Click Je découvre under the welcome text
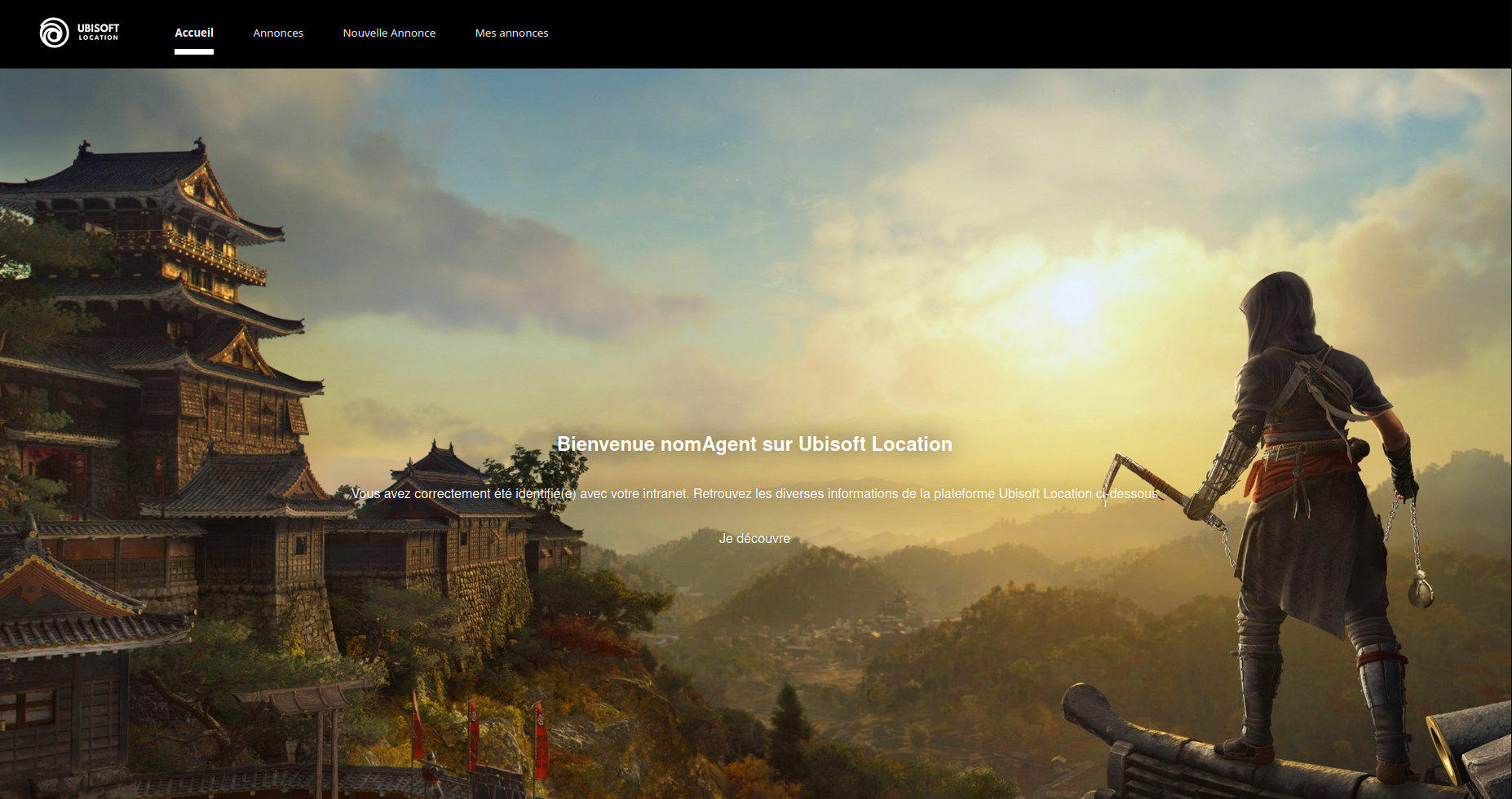This screenshot has width=1512, height=799. coord(754,538)
